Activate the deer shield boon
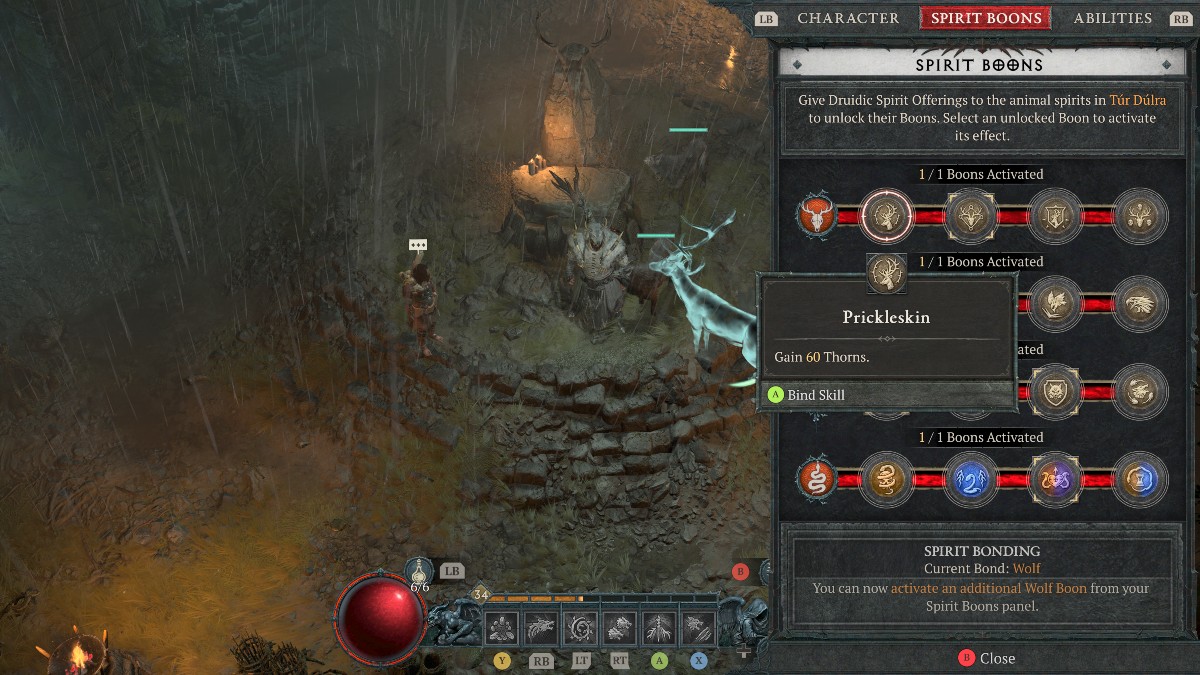1200x675 pixels. [1053, 215]
